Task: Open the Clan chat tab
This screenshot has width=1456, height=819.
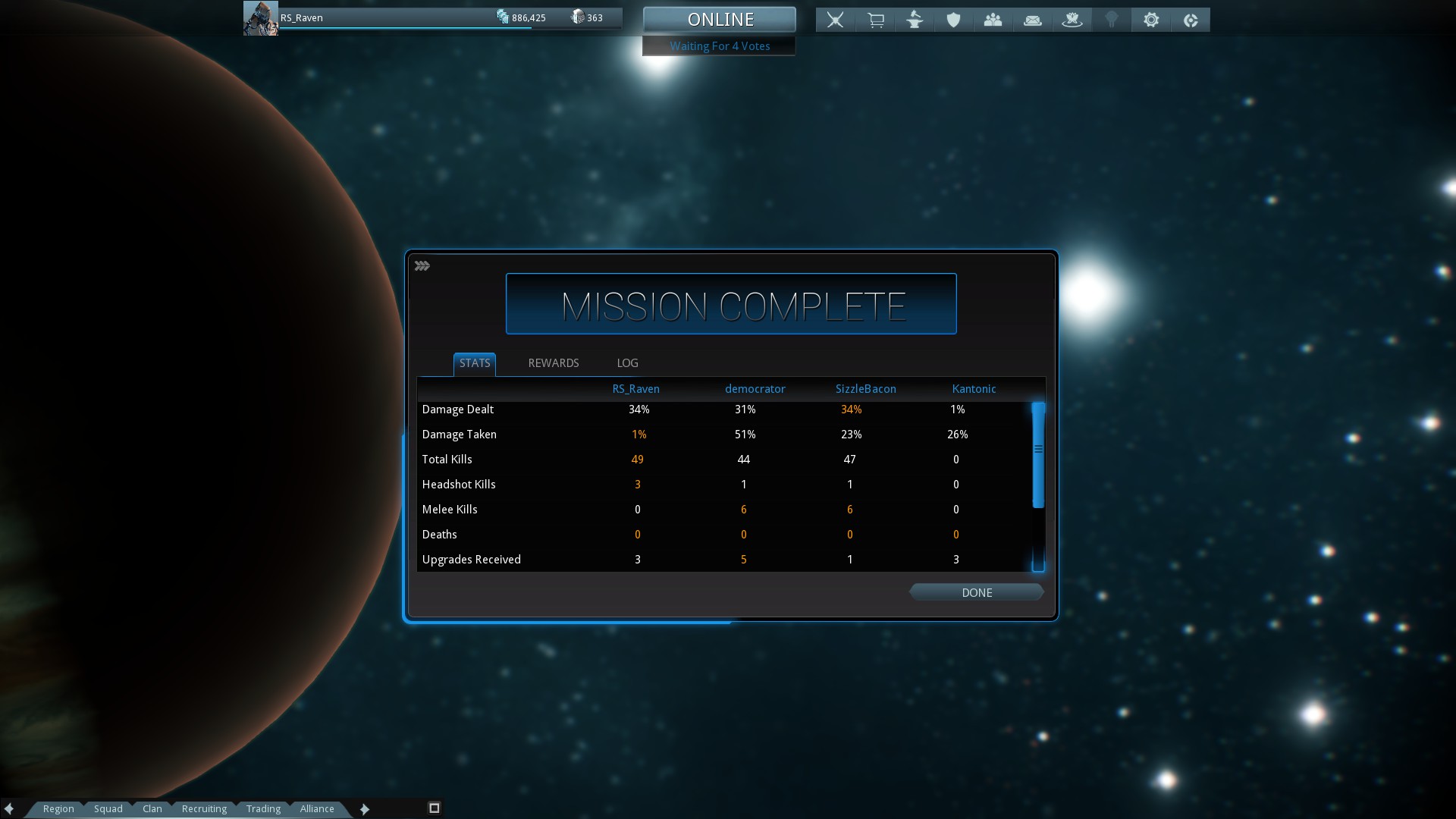Action: point(152,808)
